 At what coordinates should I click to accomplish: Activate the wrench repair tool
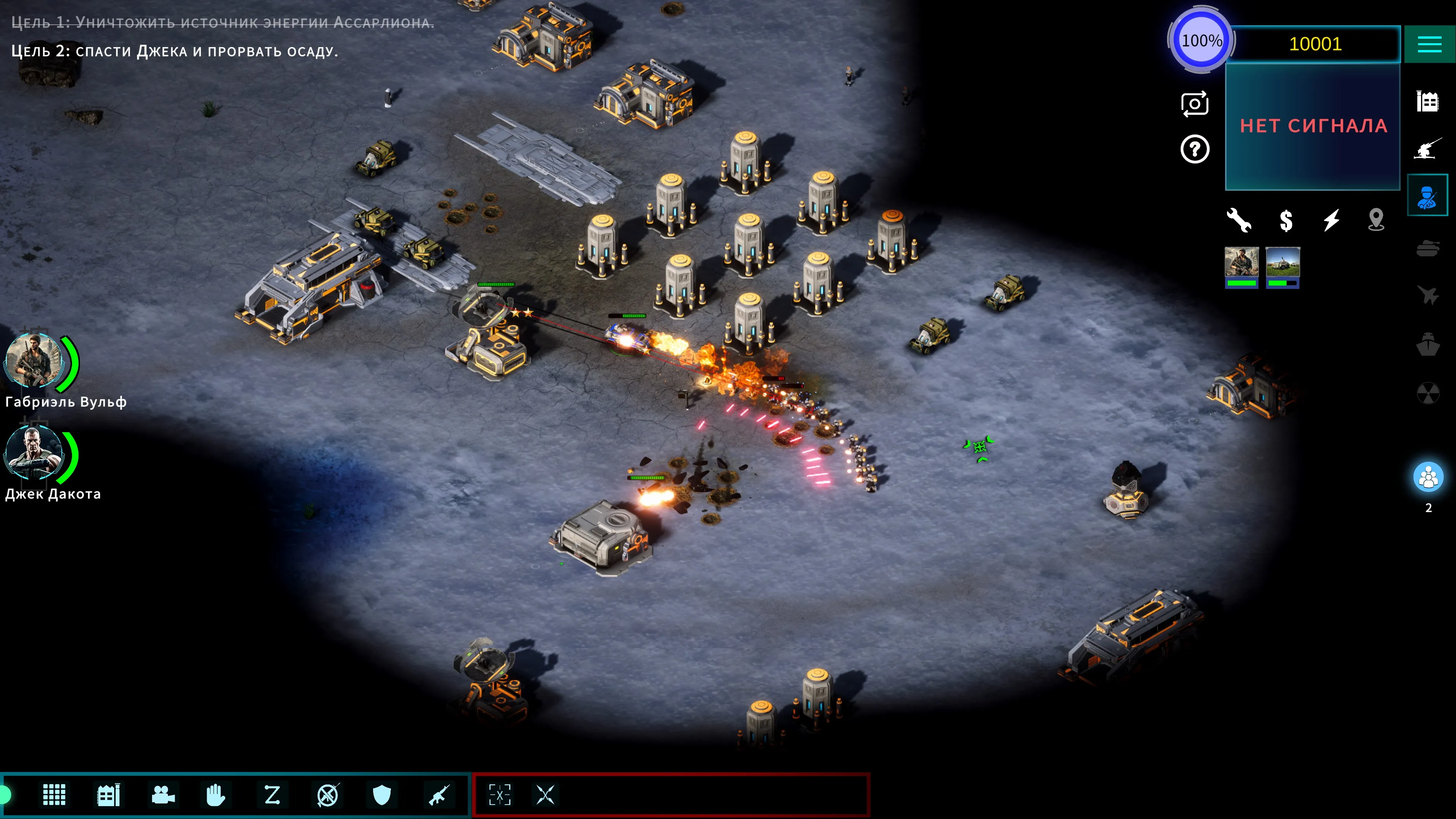(1238, 220)
